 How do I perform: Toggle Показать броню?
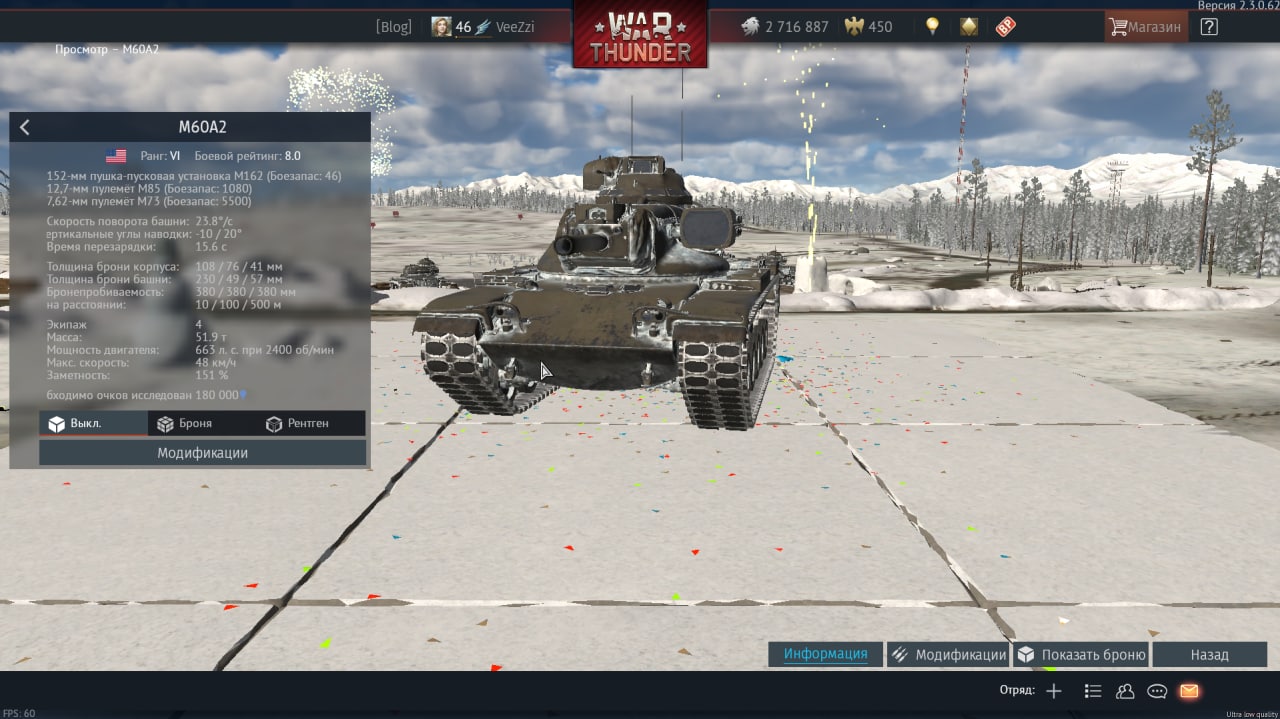click(x=1080, y=655)
